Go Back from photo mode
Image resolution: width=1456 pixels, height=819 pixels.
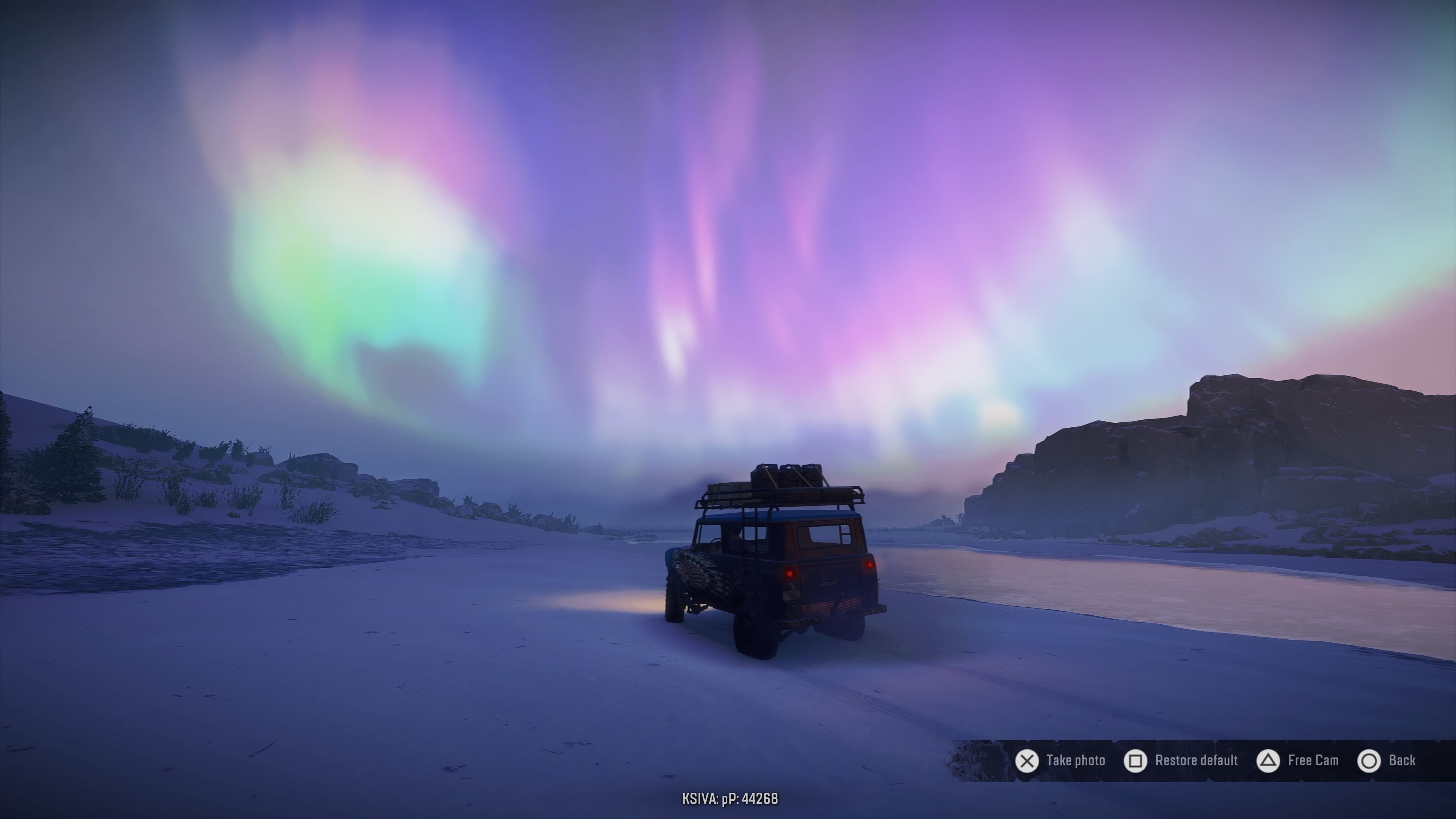[x=1386, y=761]
